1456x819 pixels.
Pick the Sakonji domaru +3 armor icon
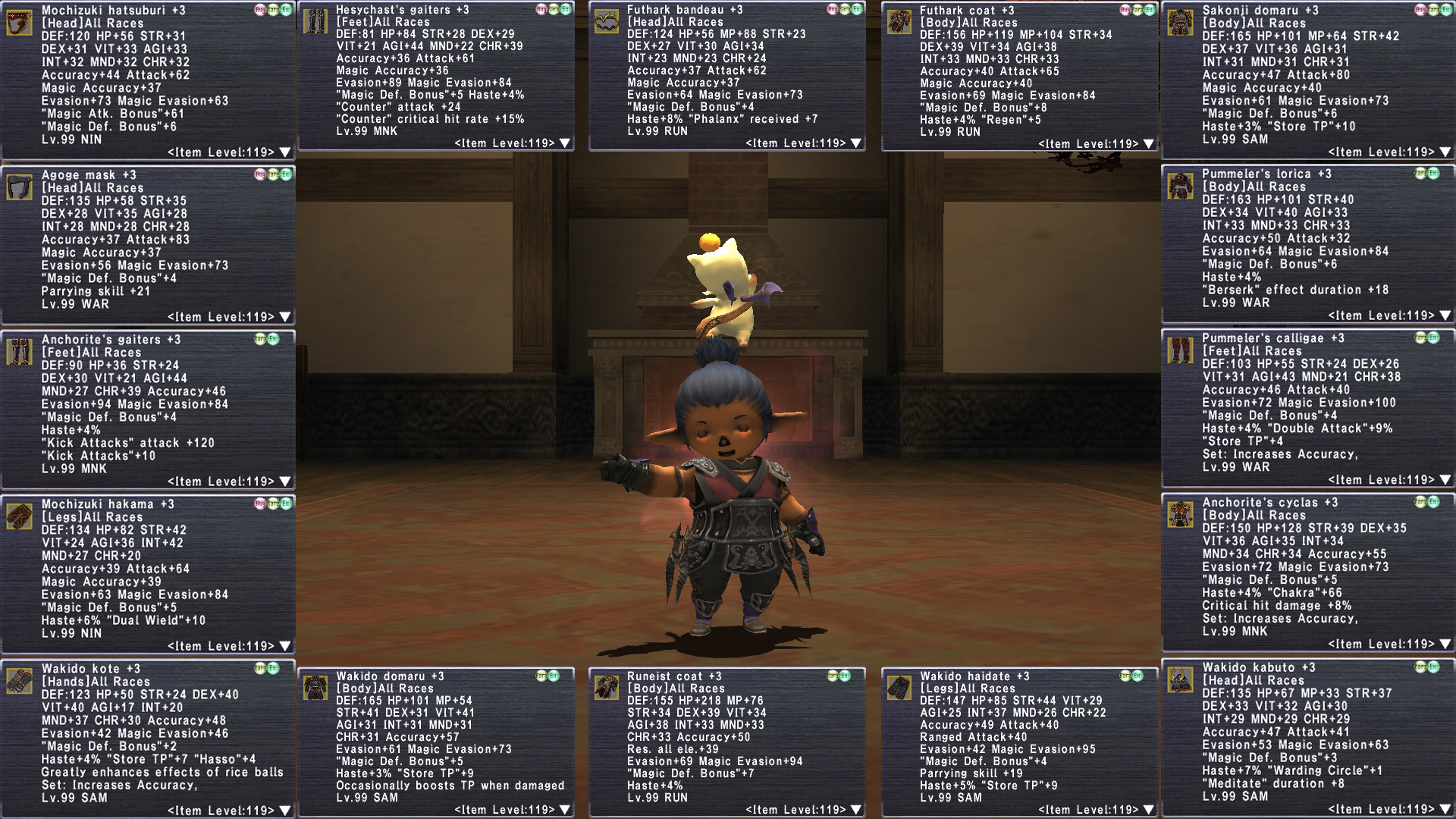pyautogui.click(x=1180, y=23)
